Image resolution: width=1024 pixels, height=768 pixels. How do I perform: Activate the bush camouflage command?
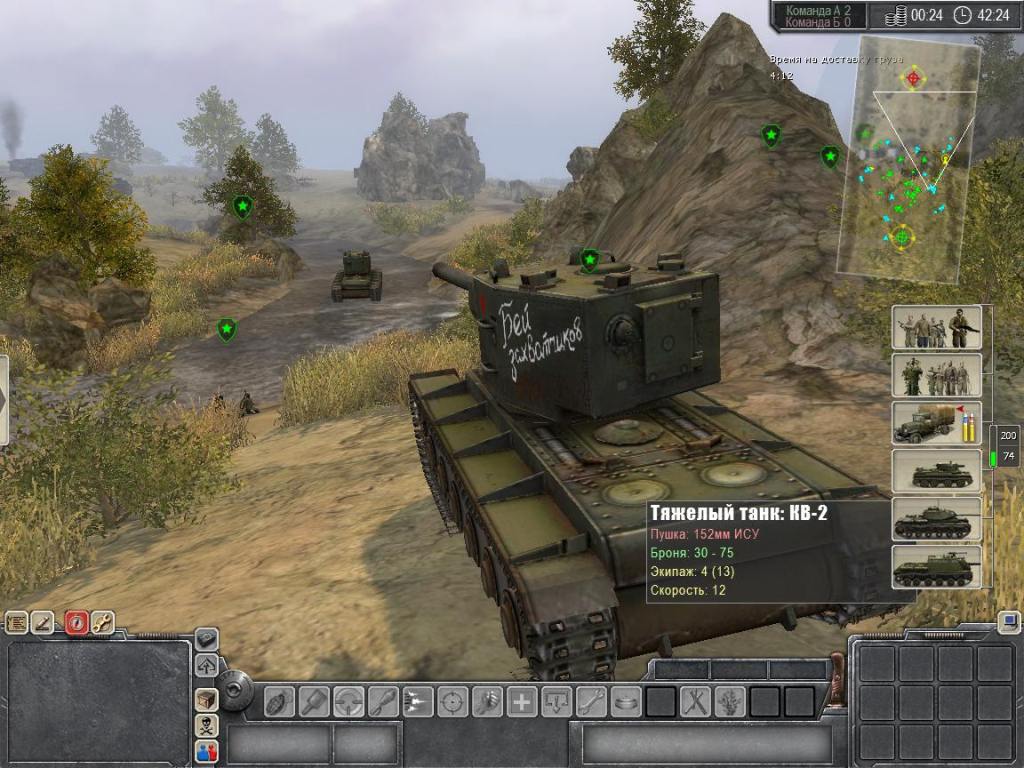pyautogui.click(x=729, y=701)
